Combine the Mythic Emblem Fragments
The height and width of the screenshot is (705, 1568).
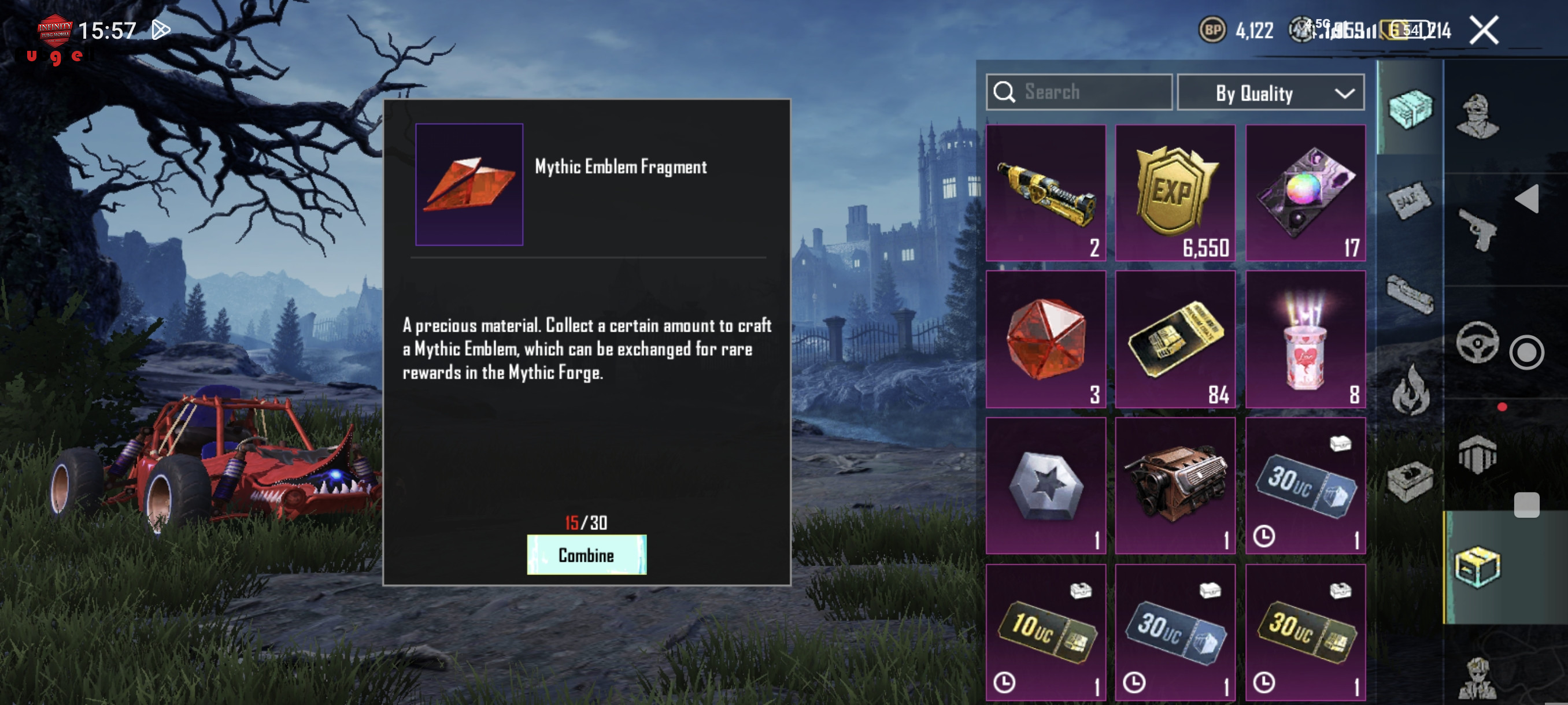pyautogui.click(x=586, y=555)
